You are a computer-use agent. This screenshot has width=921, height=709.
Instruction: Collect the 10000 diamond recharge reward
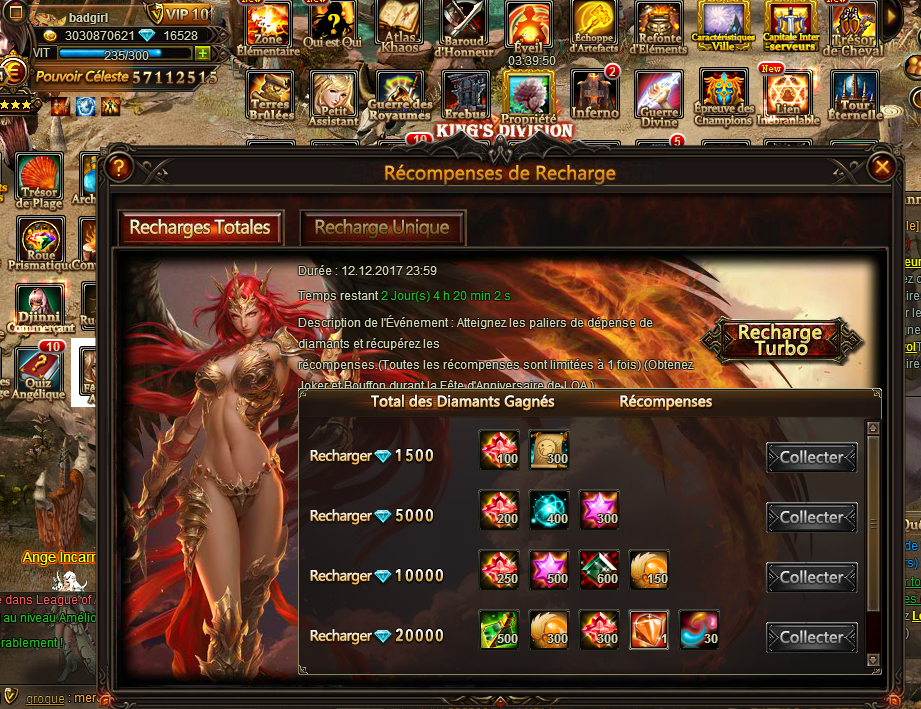(811, 577)
